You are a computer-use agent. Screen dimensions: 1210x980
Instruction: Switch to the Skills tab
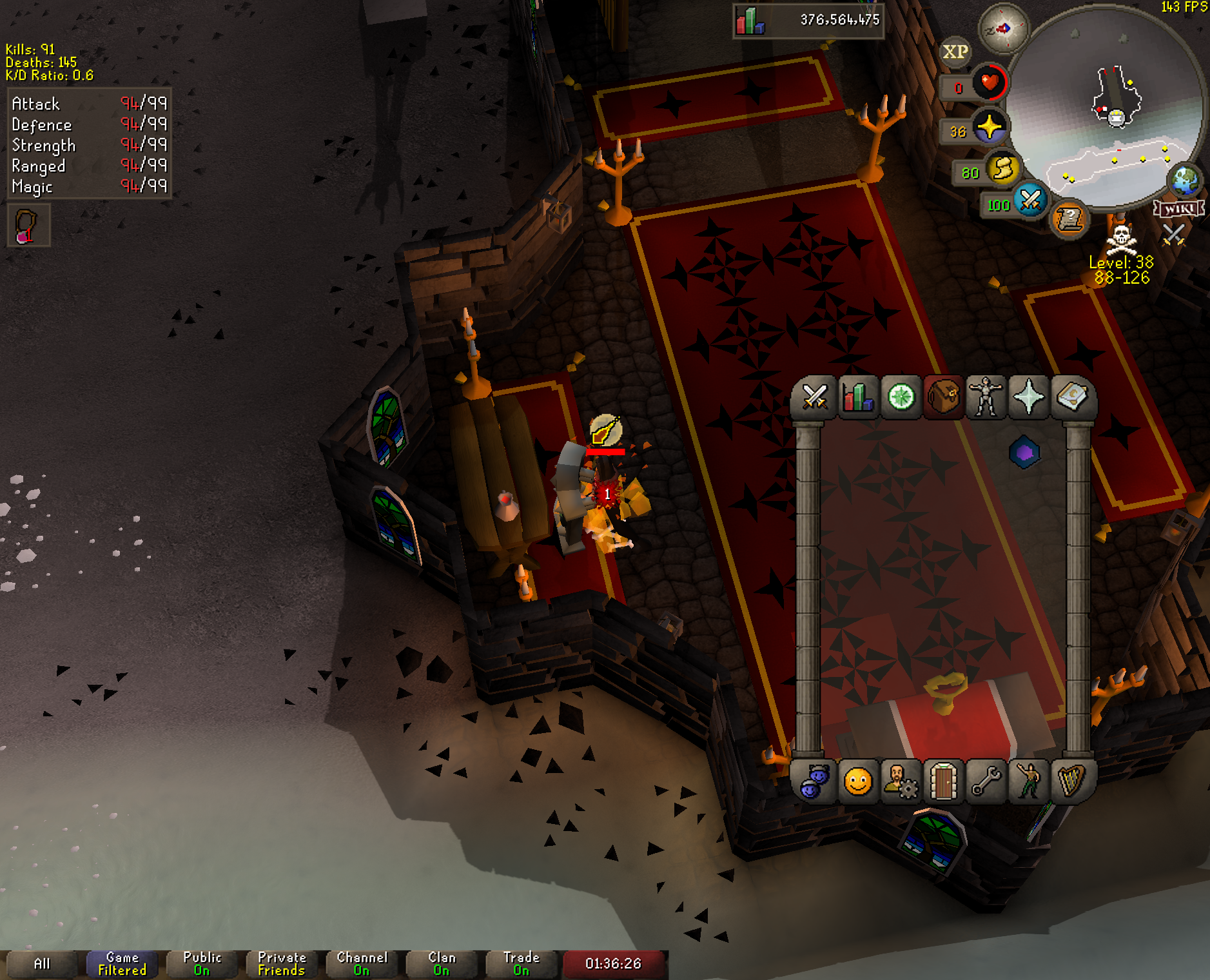point(857,397)
